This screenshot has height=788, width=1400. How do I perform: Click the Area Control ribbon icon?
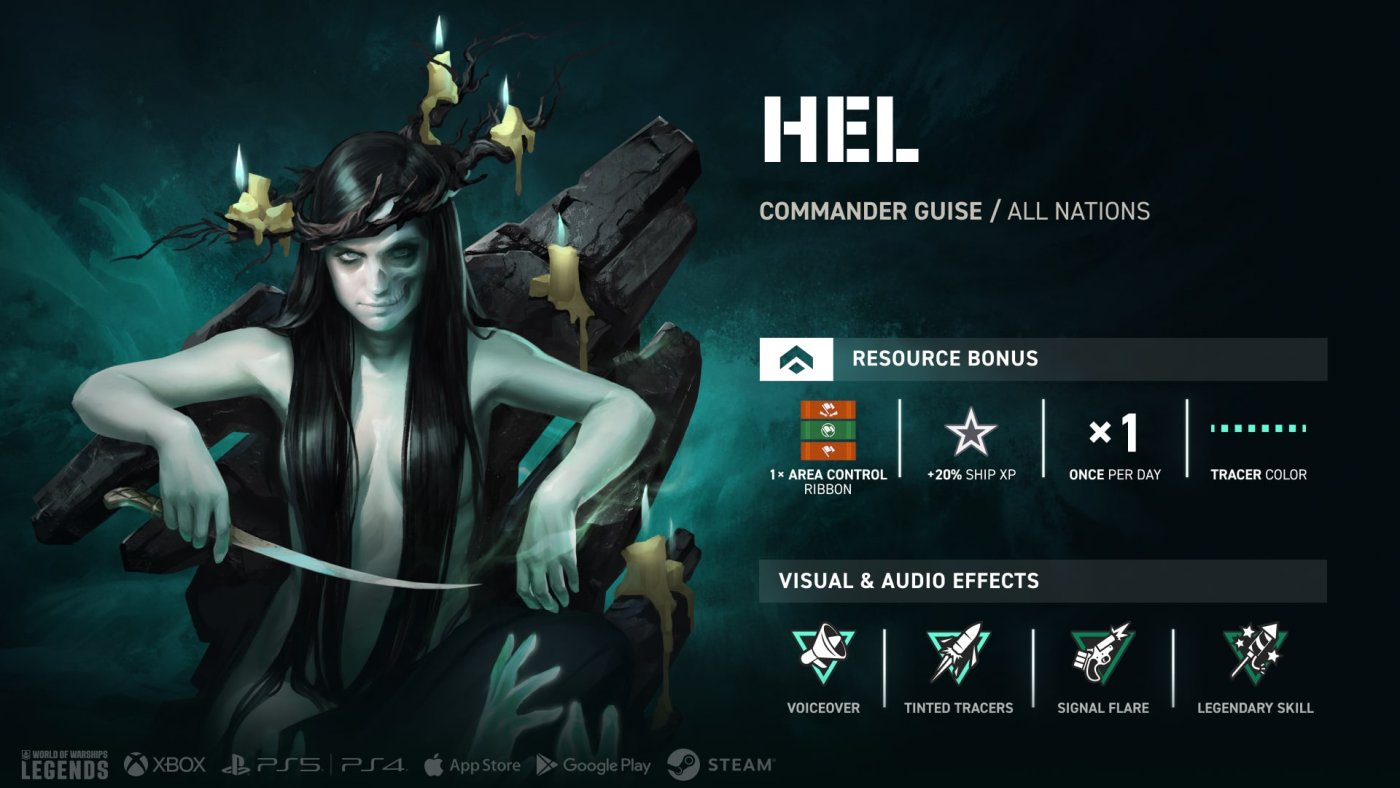pos(828,431)
